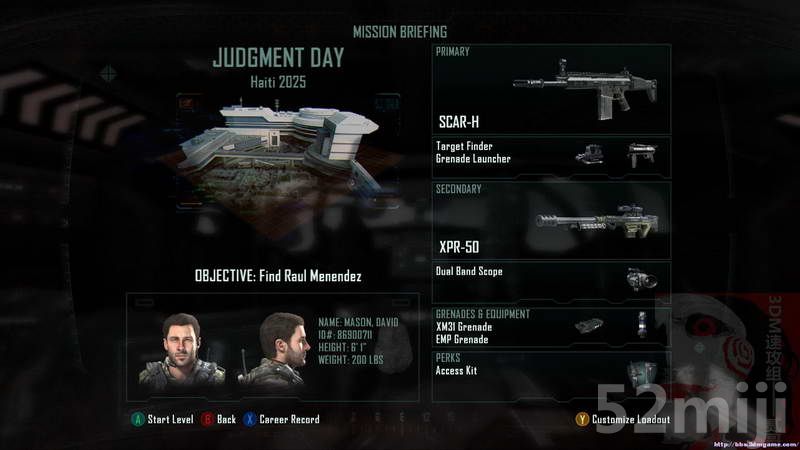Select the XM31 Grenade icon
Screen dimensions: 800x450
coord(589,325)
